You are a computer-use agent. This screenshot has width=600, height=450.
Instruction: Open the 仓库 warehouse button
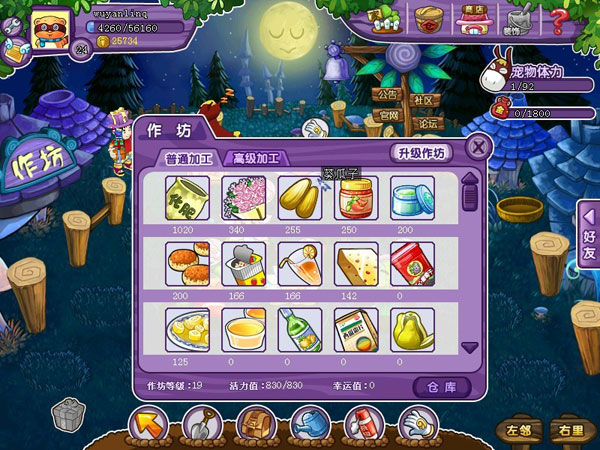[x=441, y=385]
